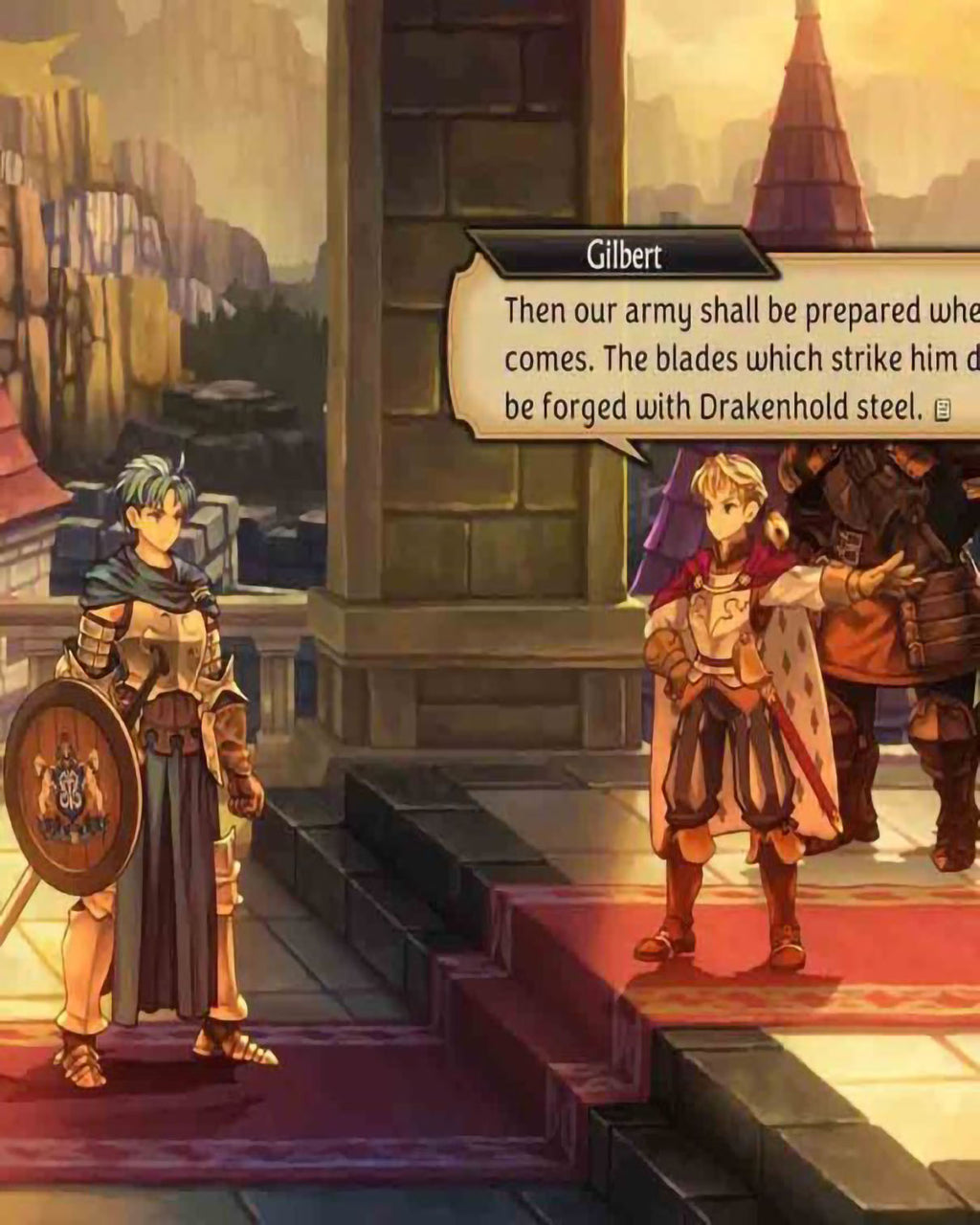The height and width of the screenshot is (1225, 980).
Task: Click the page icon after "Drakenhold steel."
Action: 942,411
